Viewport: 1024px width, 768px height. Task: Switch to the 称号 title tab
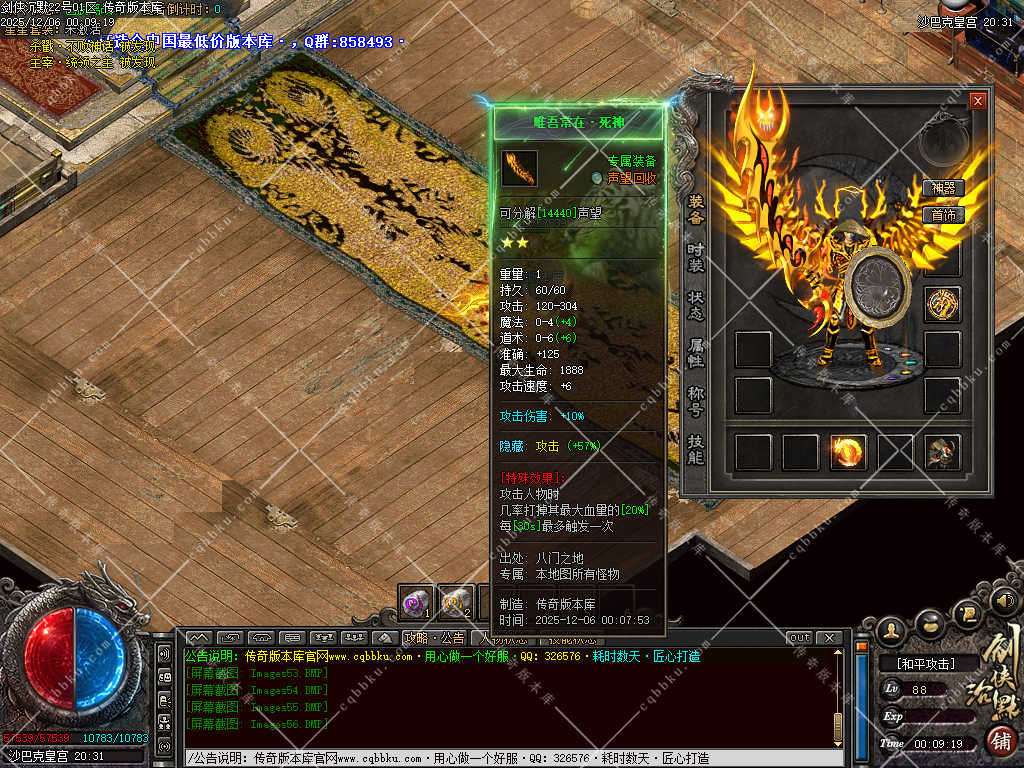click(696, 401)
